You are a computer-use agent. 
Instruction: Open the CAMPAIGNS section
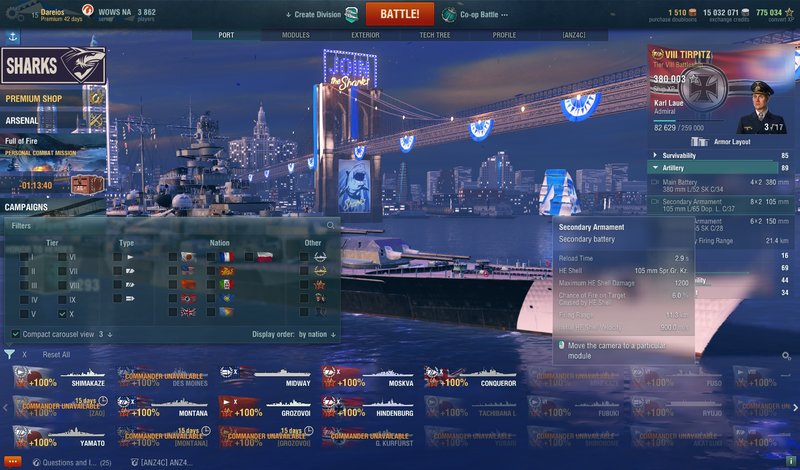tap(27, 207)
